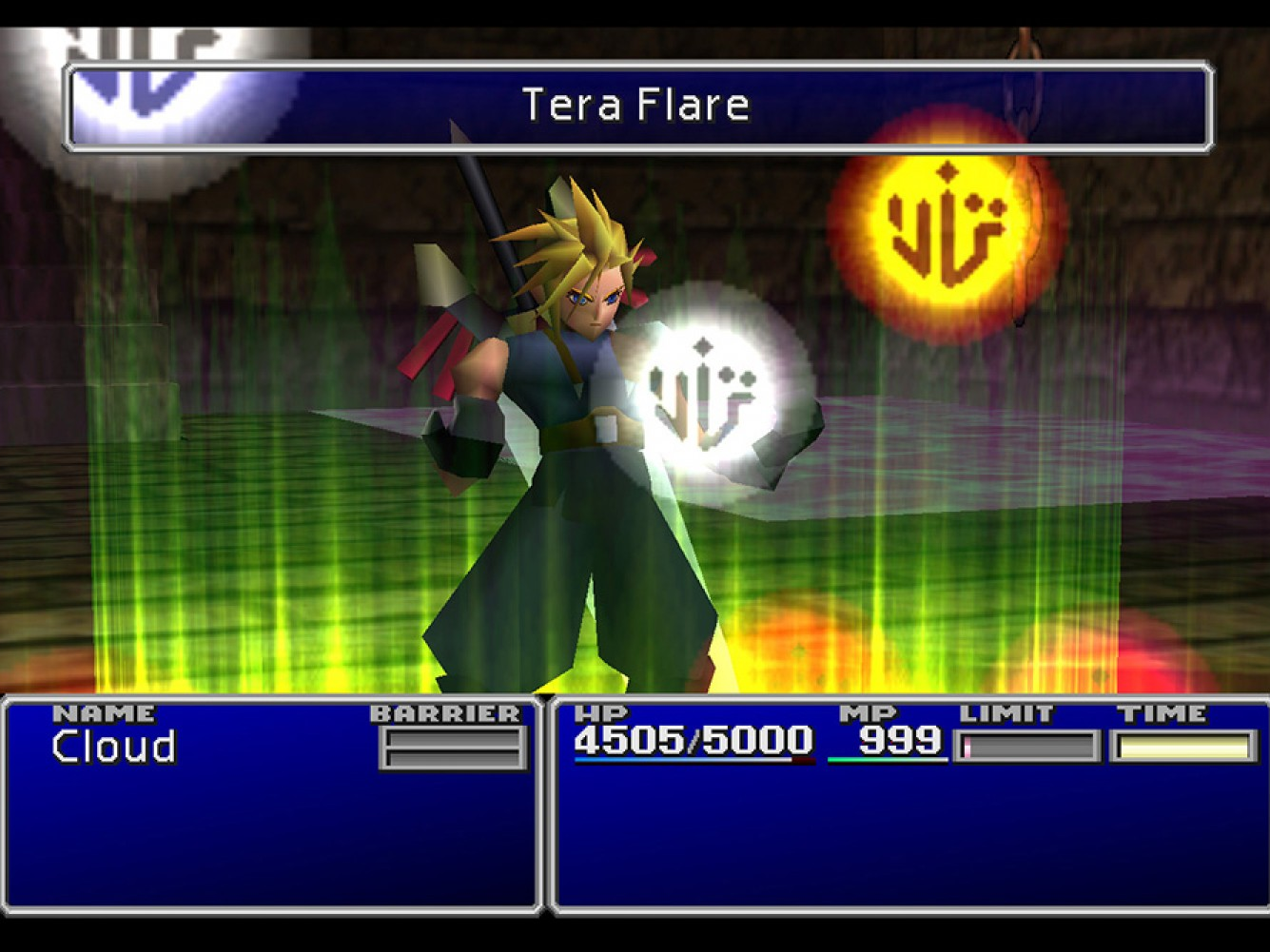Toggle the BARRIER gauge for Cloud

[x=451, y=748]
